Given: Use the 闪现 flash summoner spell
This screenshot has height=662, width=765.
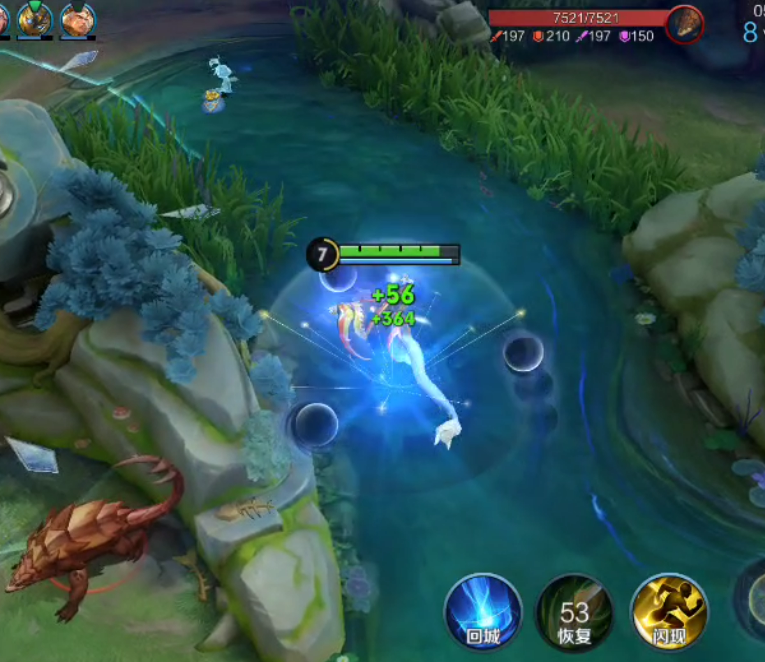Looking at the screenshot, I should point(669,611).
